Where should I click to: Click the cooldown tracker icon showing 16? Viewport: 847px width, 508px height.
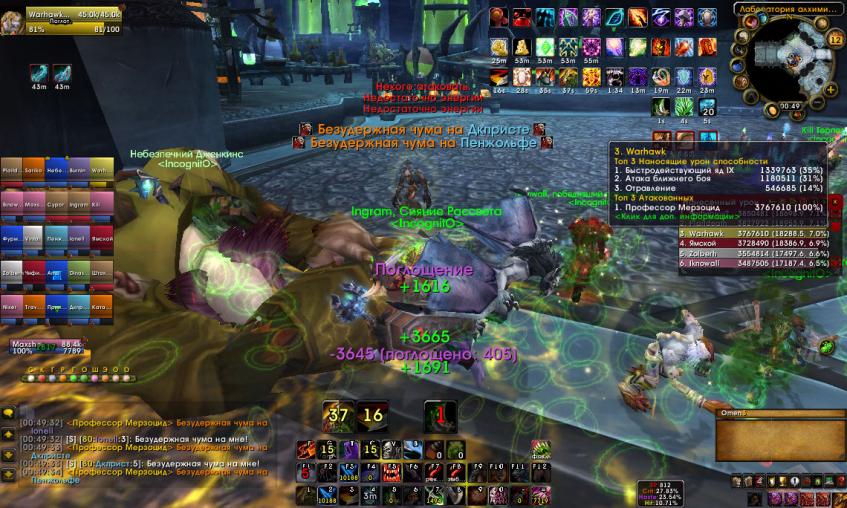[373, 416]
